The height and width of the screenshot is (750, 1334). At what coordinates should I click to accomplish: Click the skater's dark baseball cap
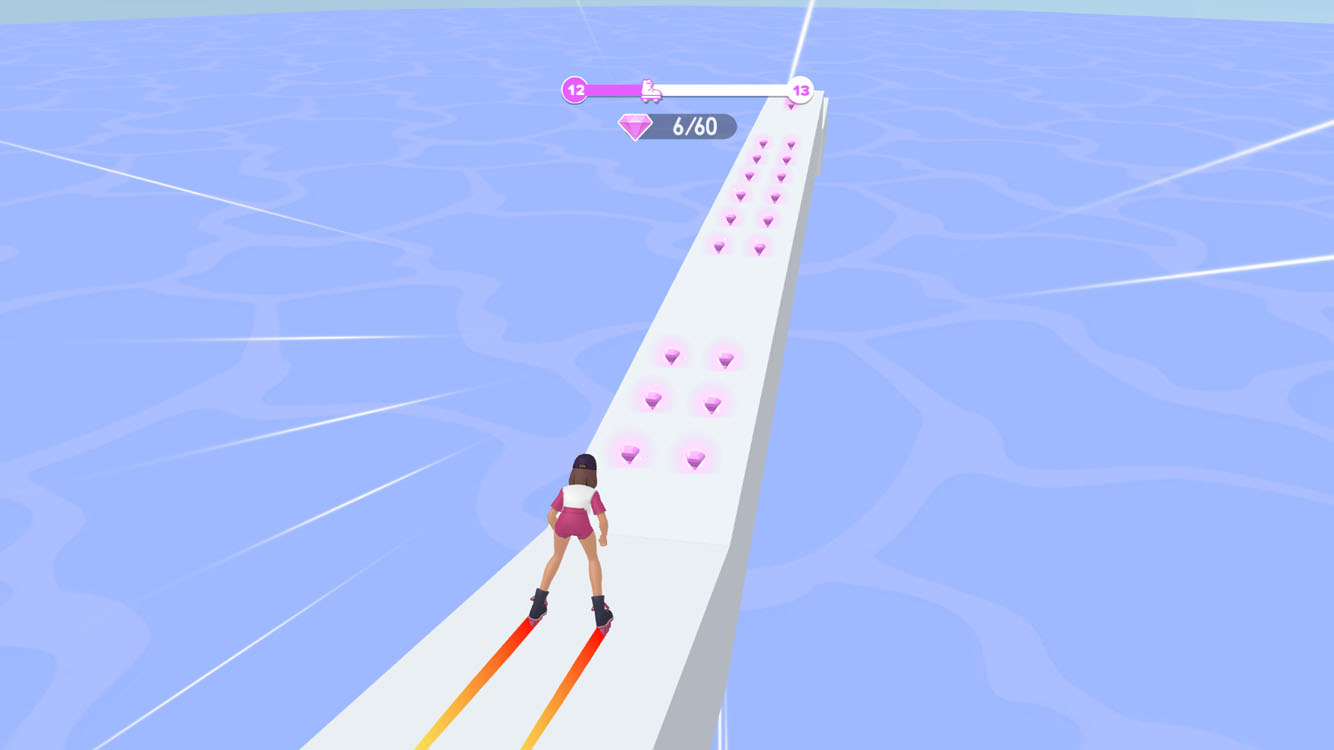pyautogui.click(x=583, y=459)
